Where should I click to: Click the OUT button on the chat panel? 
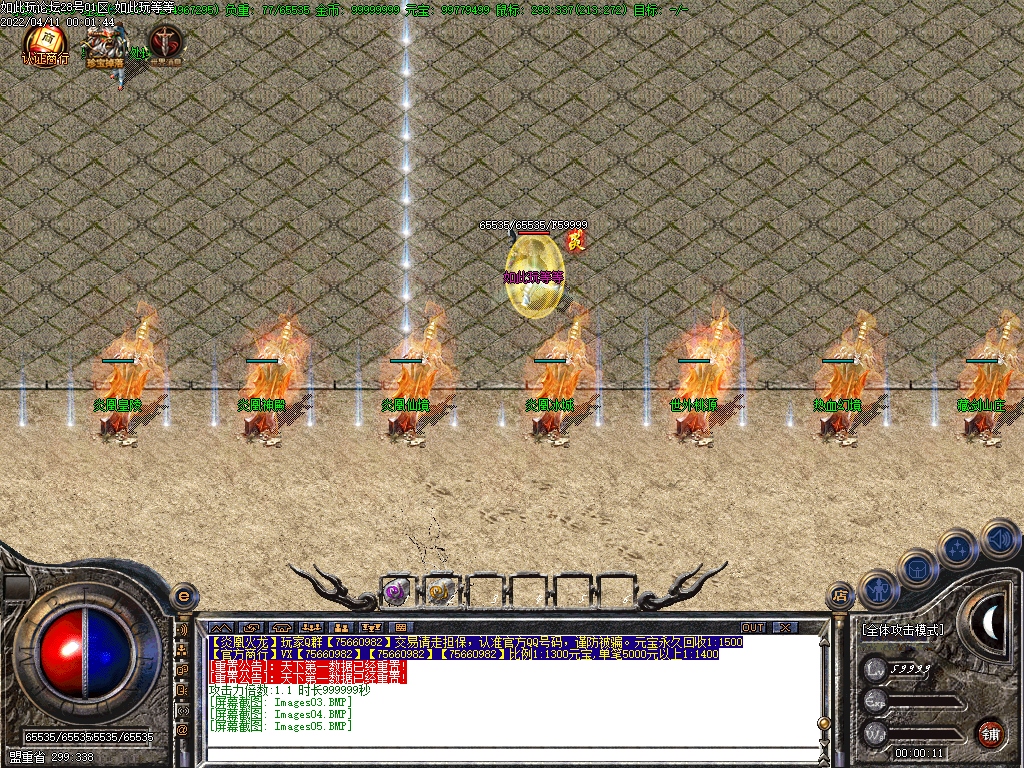[x=753, y=628]
